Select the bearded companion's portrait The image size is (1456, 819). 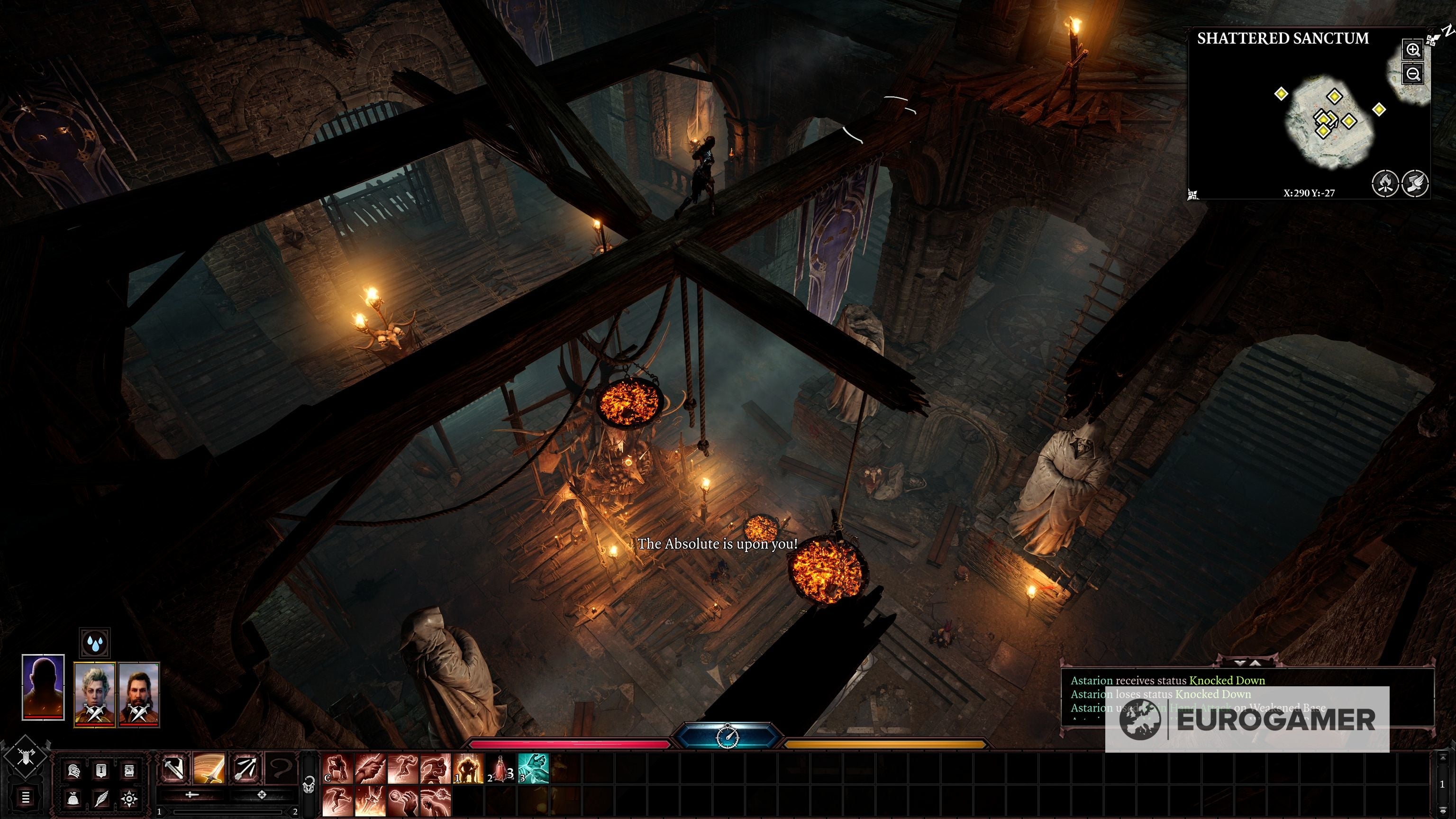coord(139,694)
